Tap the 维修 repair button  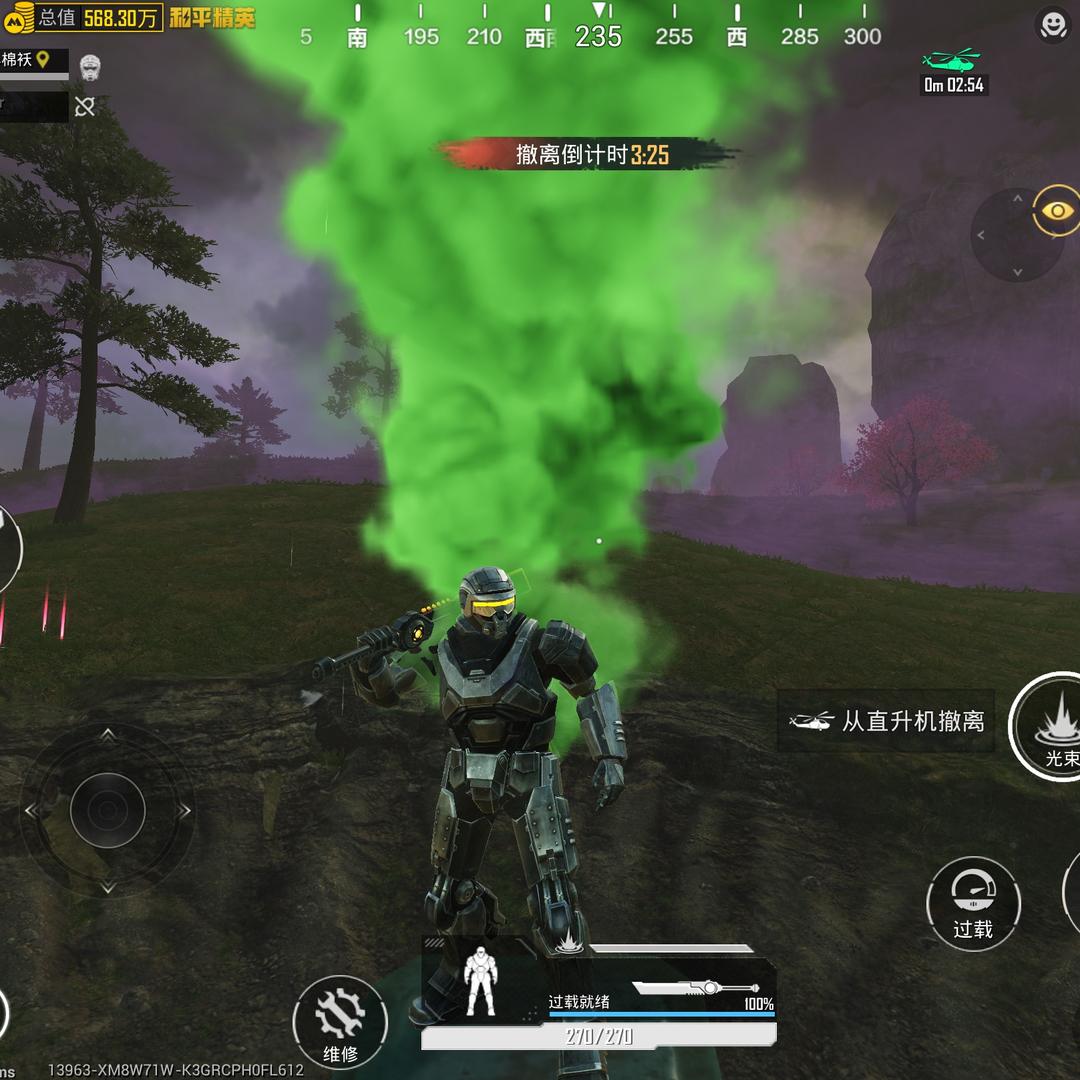340,1022
